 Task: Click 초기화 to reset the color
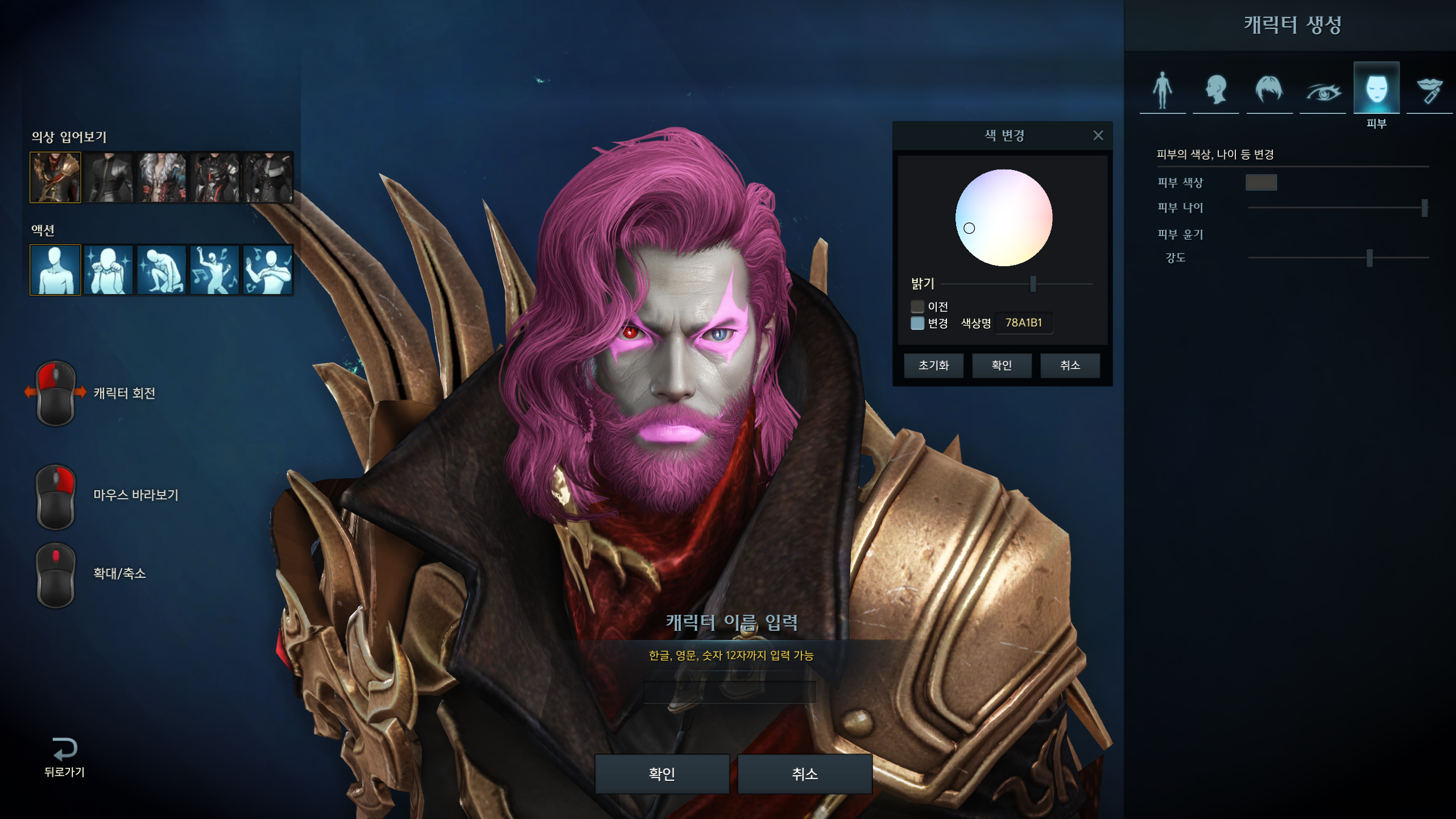[933, 365]
